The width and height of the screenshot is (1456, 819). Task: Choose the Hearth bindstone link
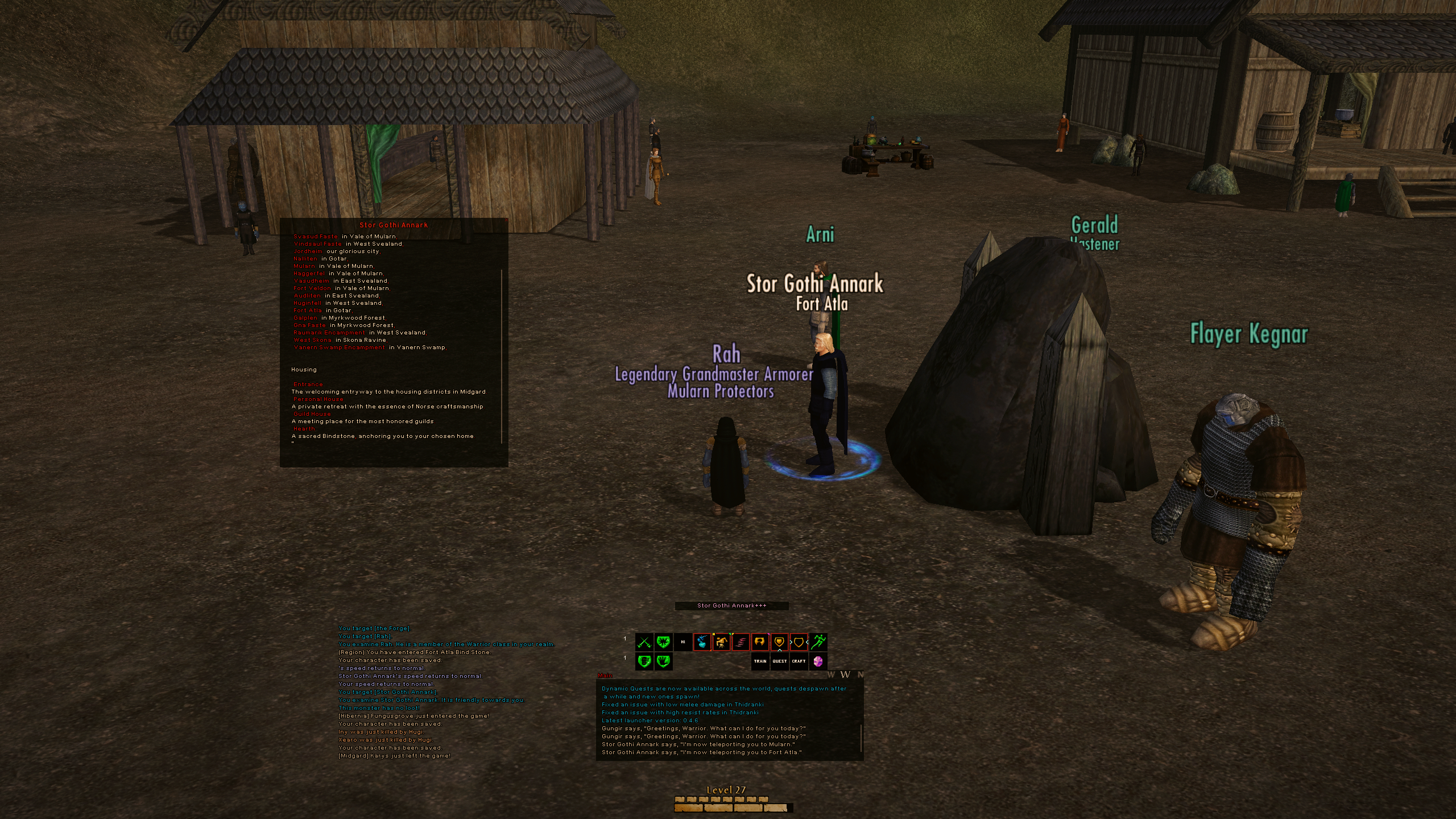click(304, 429)
